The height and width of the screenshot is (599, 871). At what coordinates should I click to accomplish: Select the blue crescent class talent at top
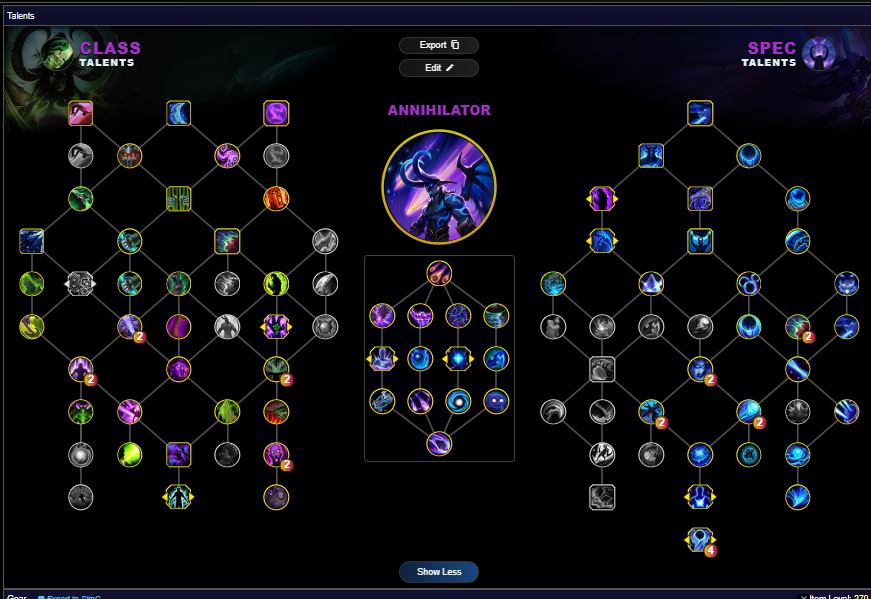179,113
